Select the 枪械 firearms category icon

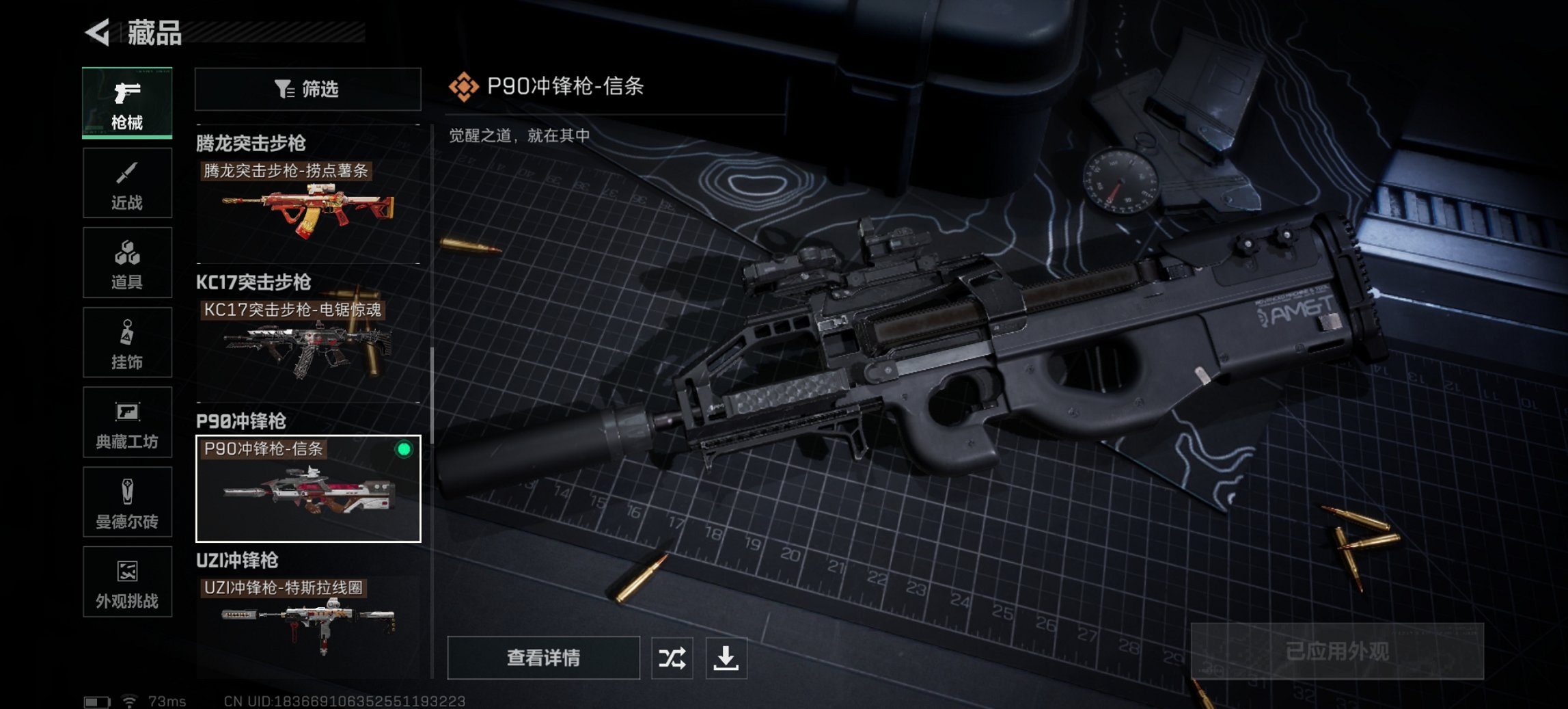[x=127, y=101]
